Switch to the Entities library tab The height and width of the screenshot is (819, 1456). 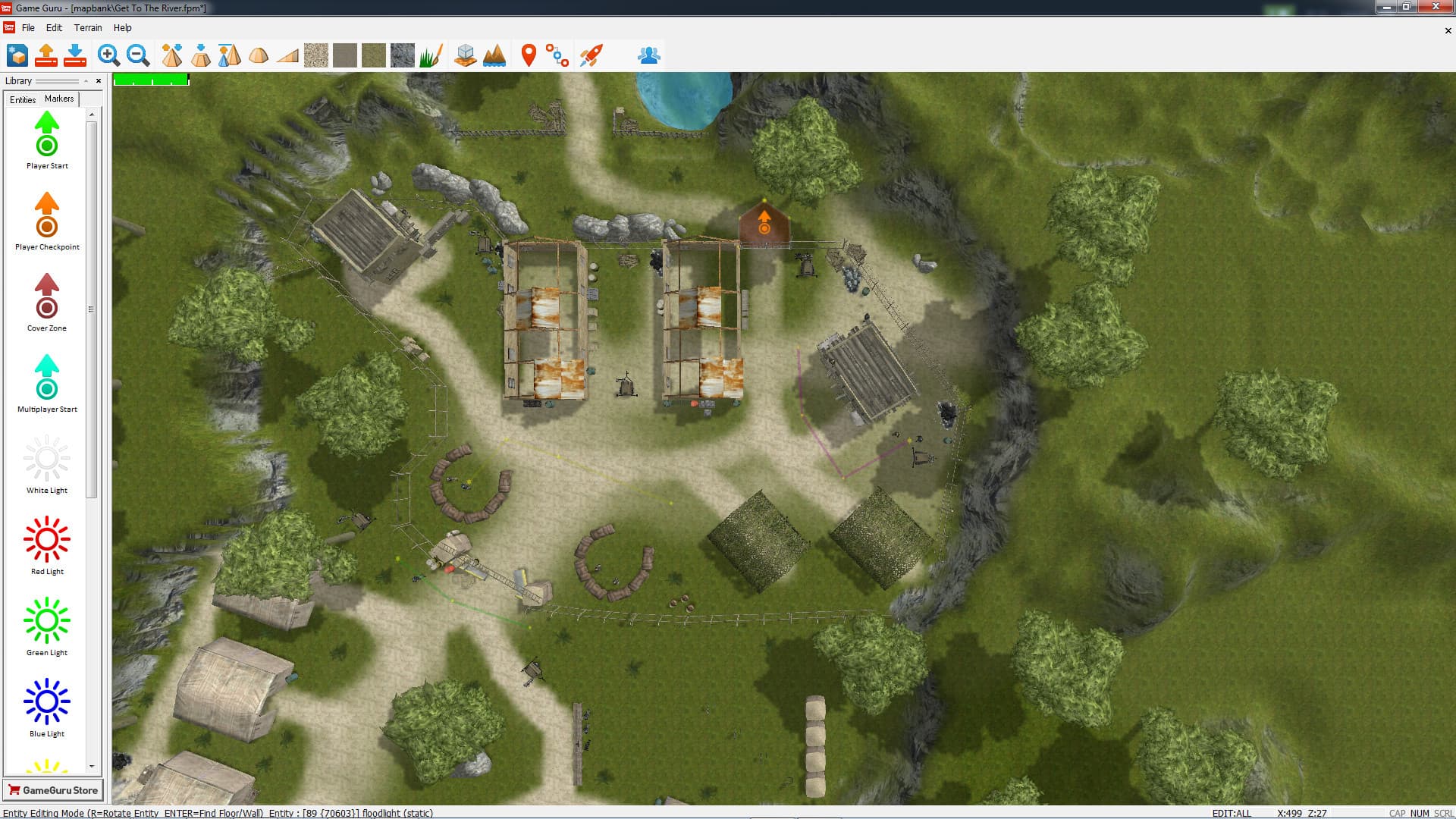point(23,99)
